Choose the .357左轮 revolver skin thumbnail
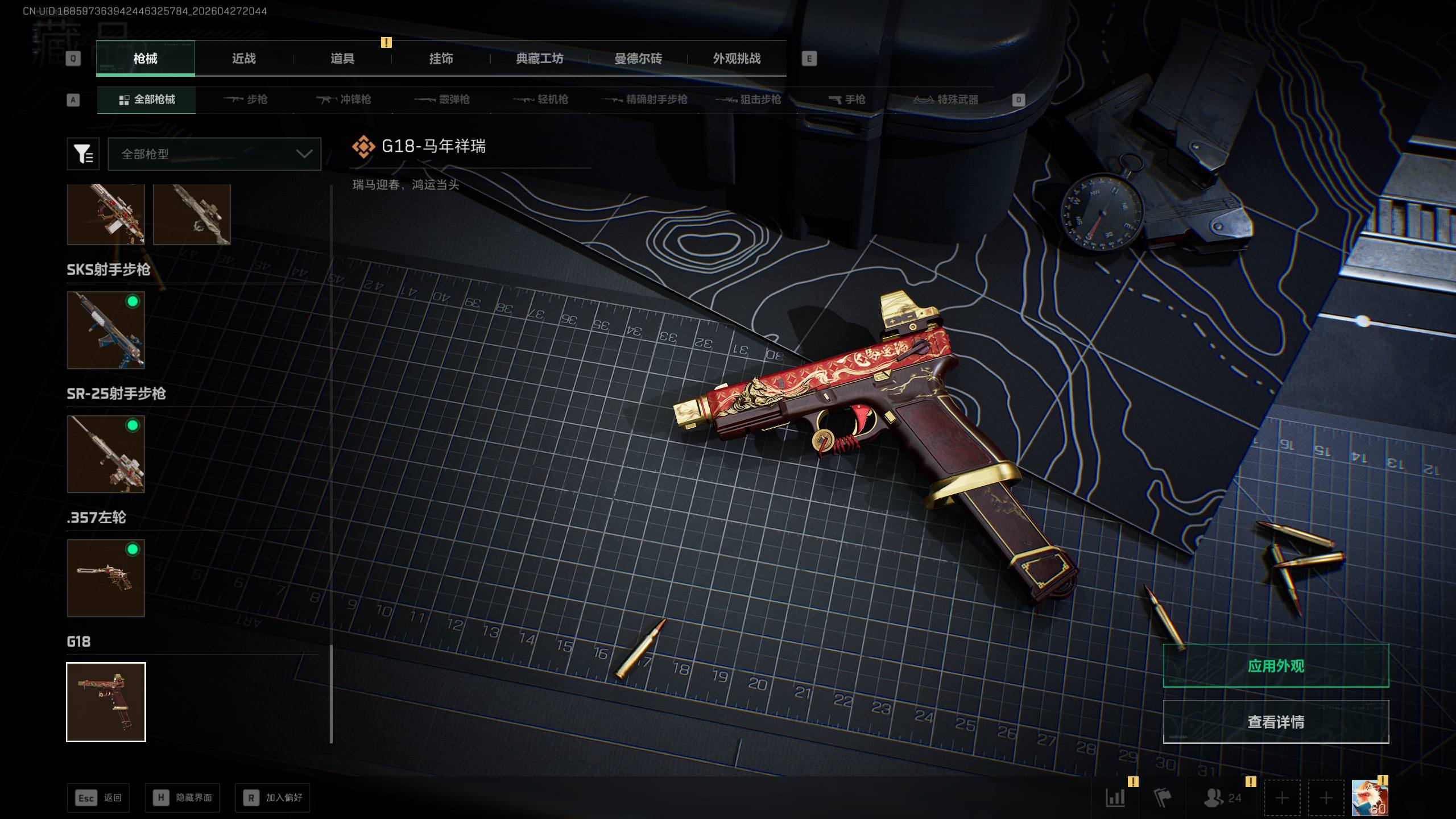 106,578
